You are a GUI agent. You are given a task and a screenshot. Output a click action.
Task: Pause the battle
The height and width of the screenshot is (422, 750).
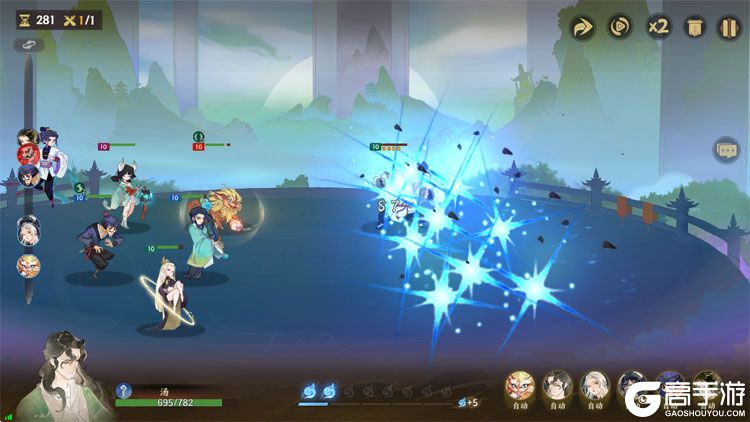(x=728, y=28)
